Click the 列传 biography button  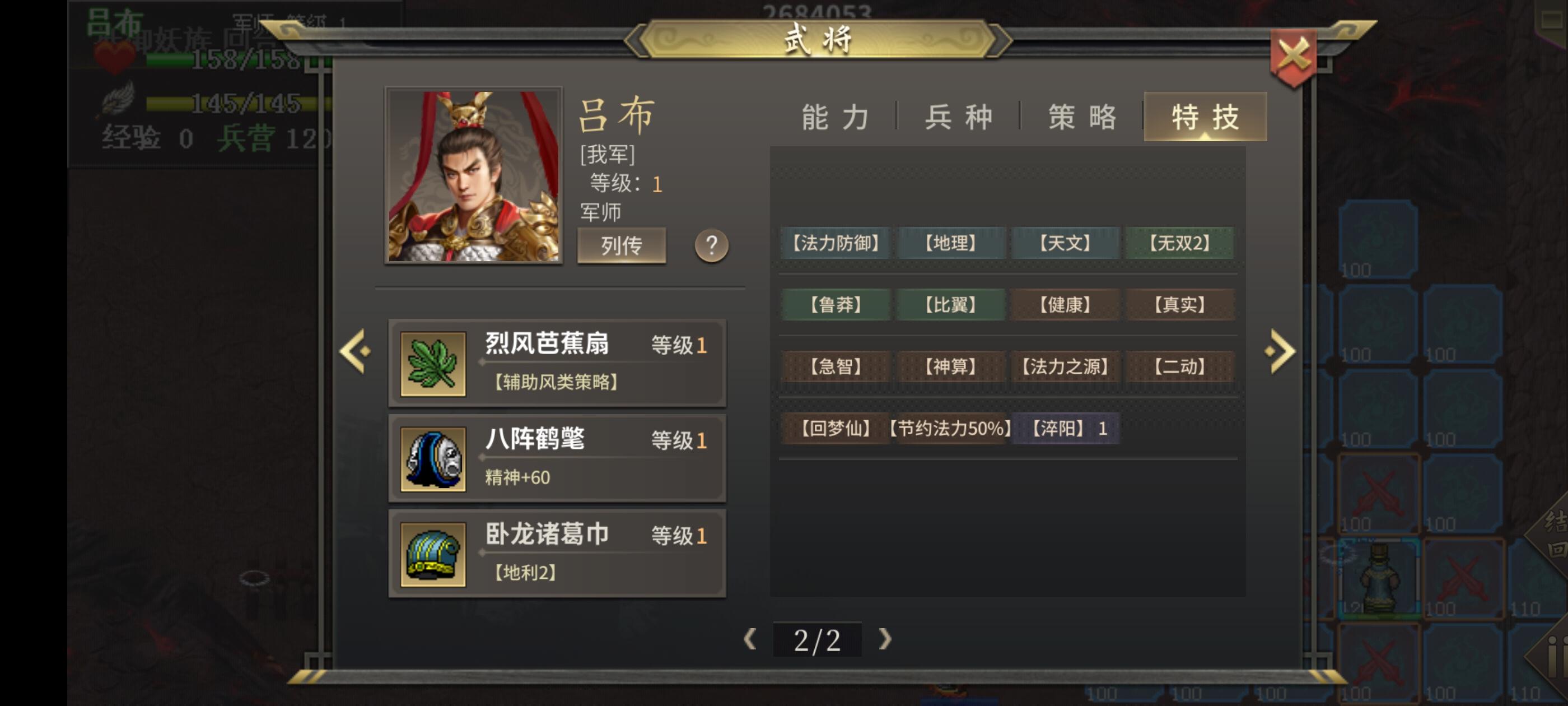(x=622, y=245)
